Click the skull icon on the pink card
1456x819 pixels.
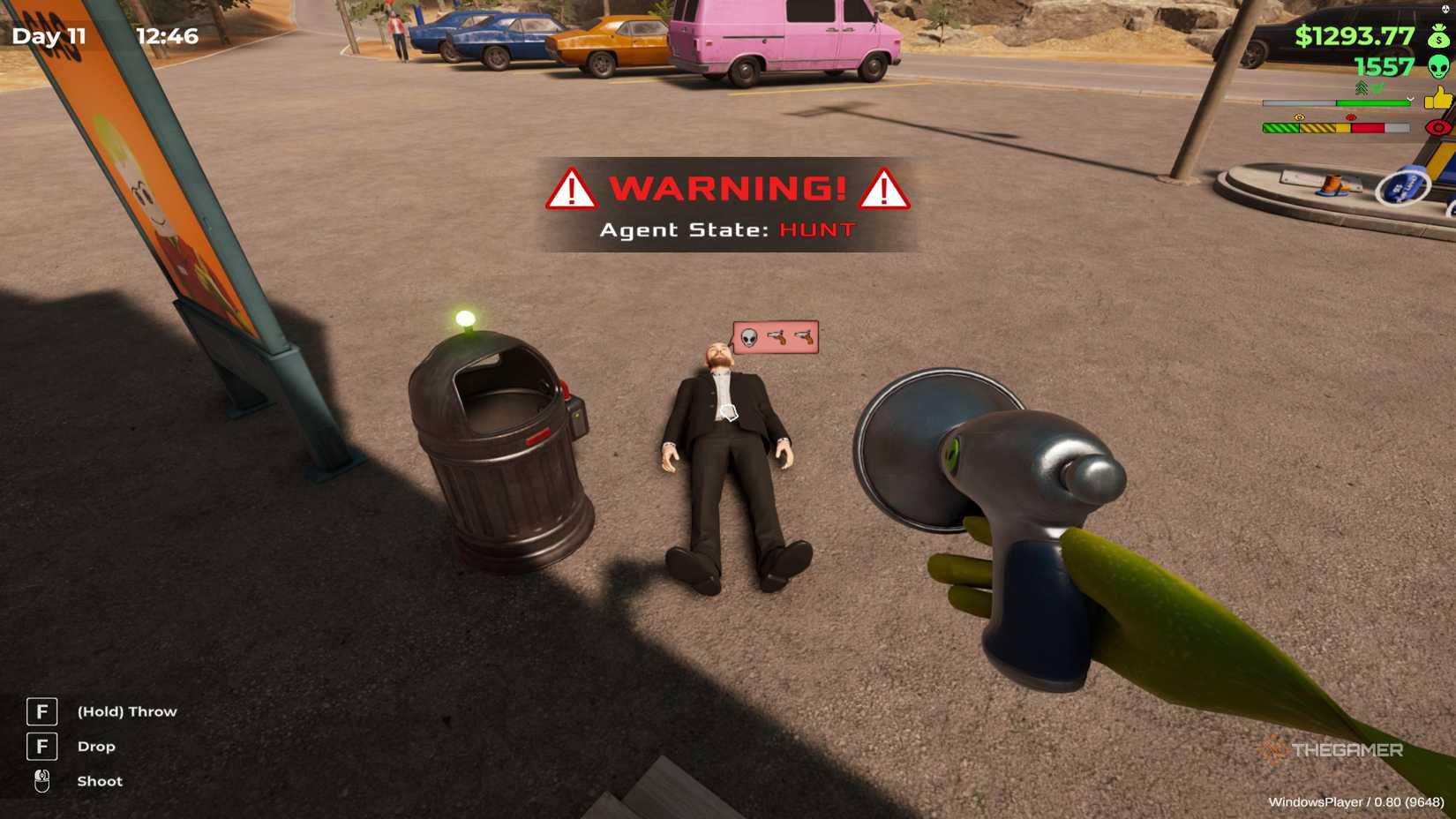(x=748, y=337)
